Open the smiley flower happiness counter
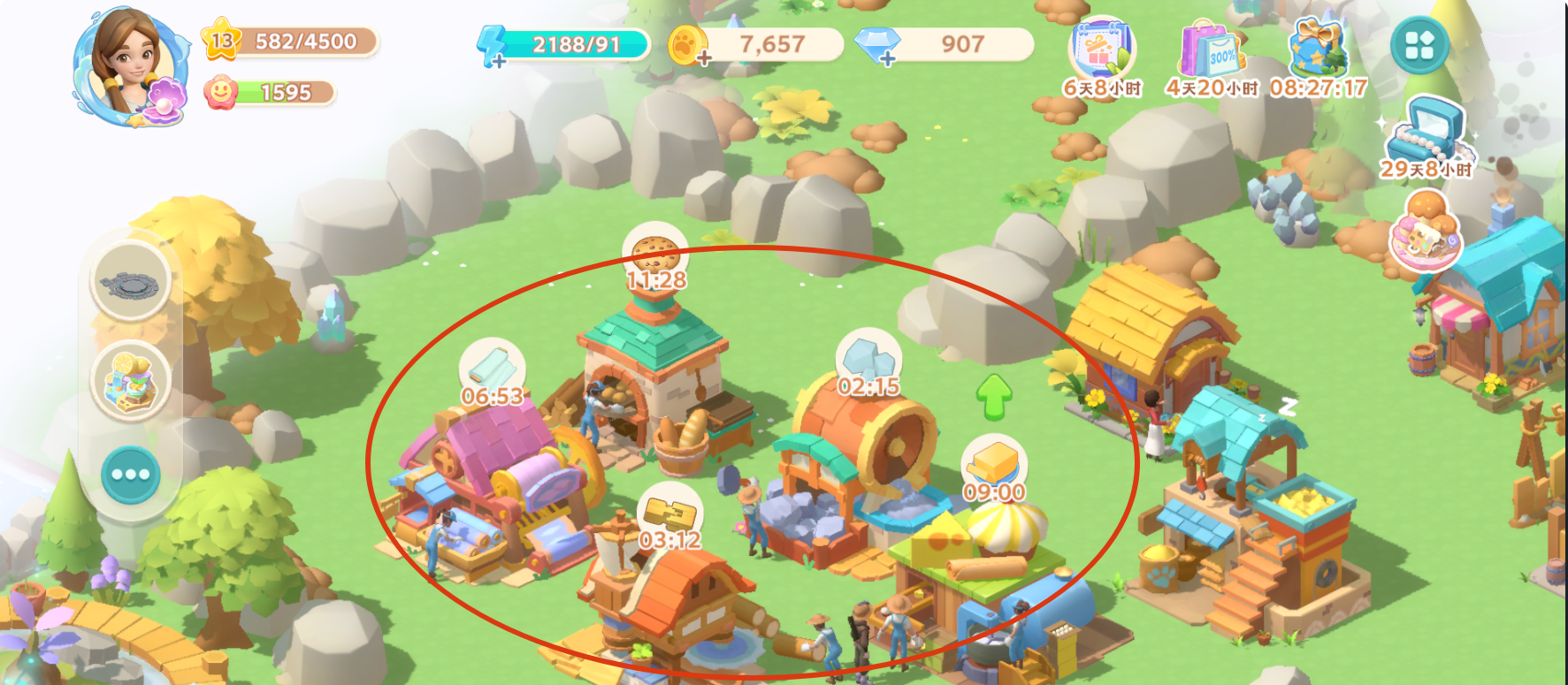 click(270, 93)
